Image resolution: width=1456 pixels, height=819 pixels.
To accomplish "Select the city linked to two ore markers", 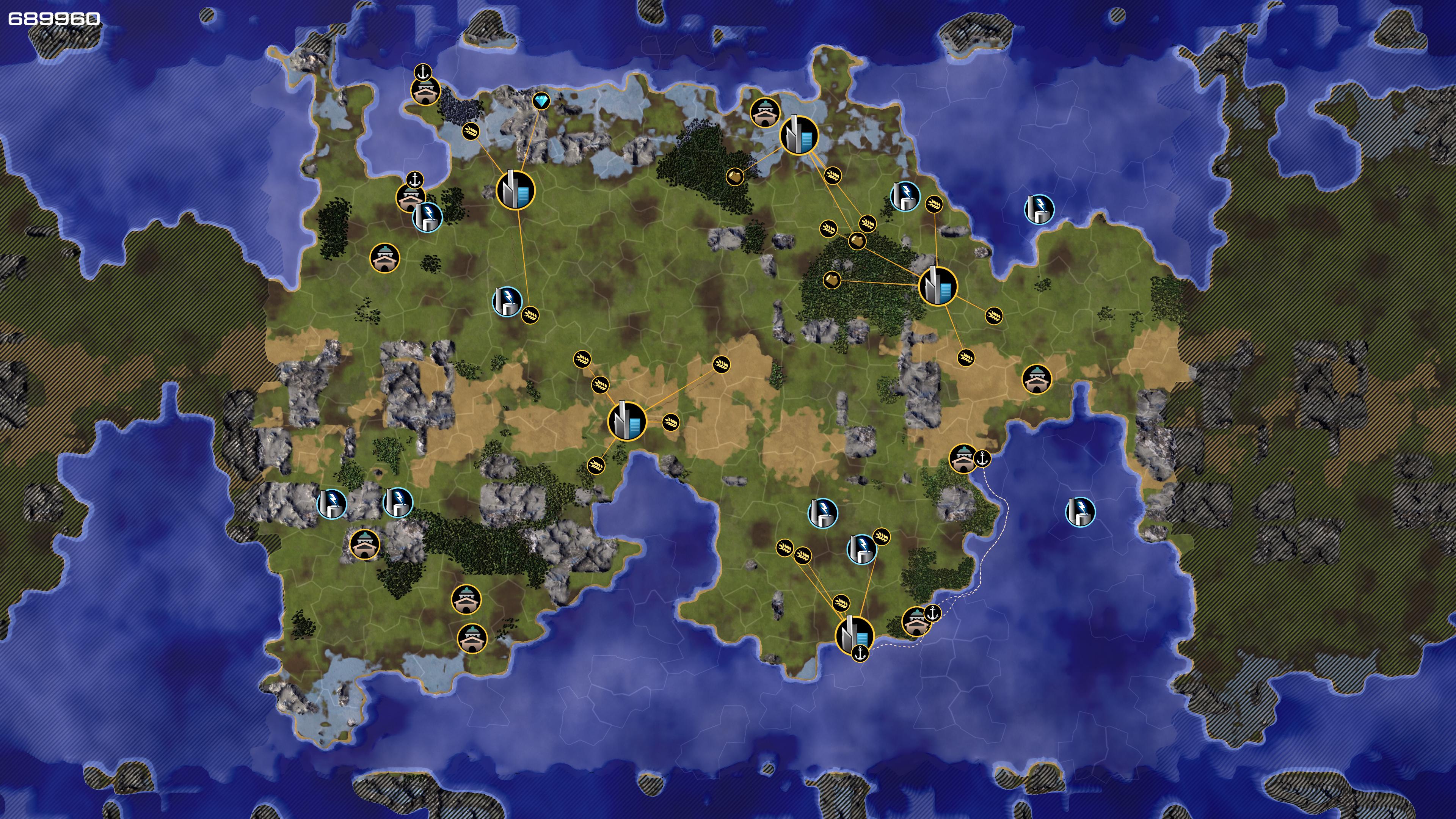I will pyautogui.click(x=938, y=286).
